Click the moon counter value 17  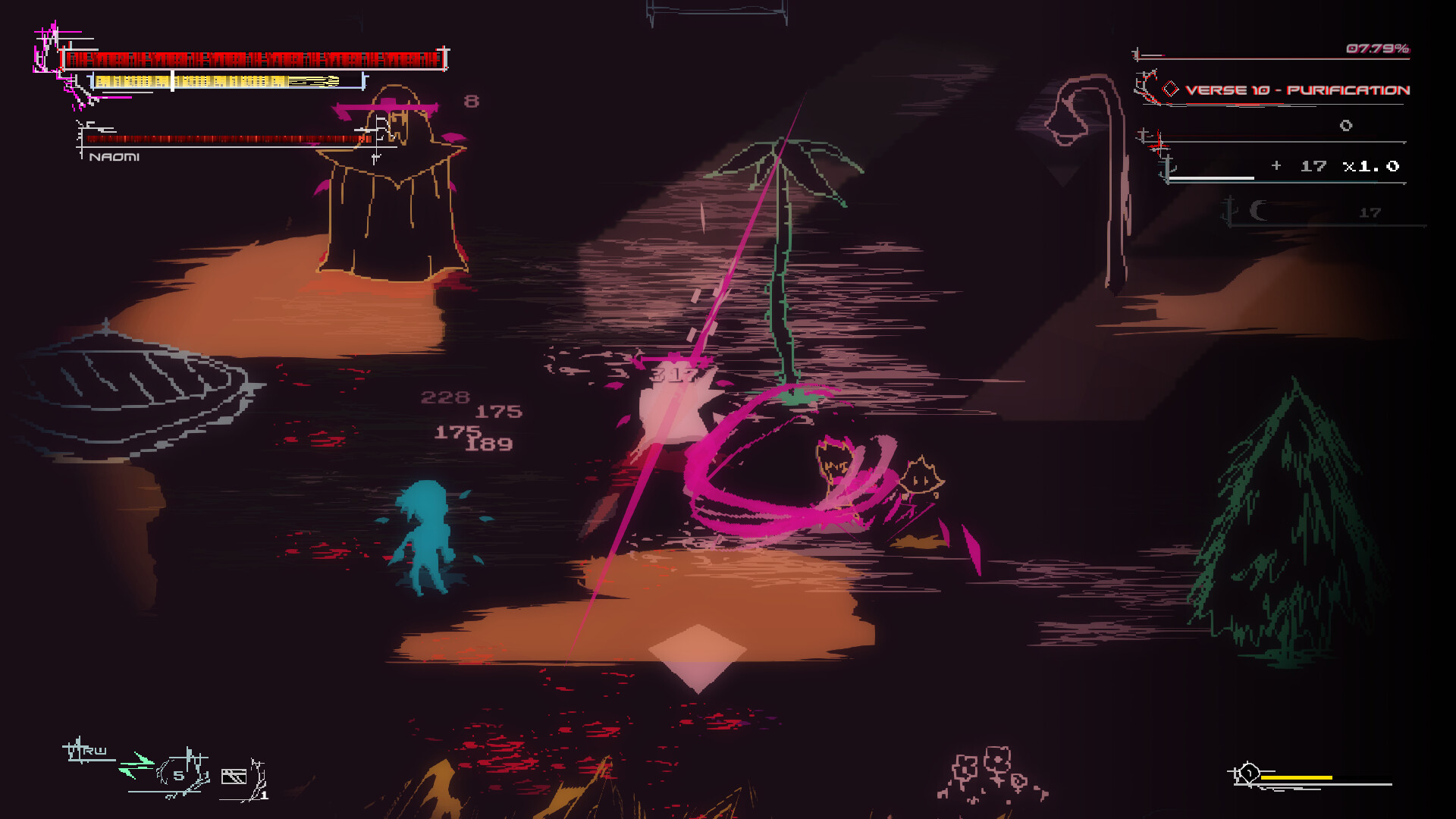[1370, 212]
